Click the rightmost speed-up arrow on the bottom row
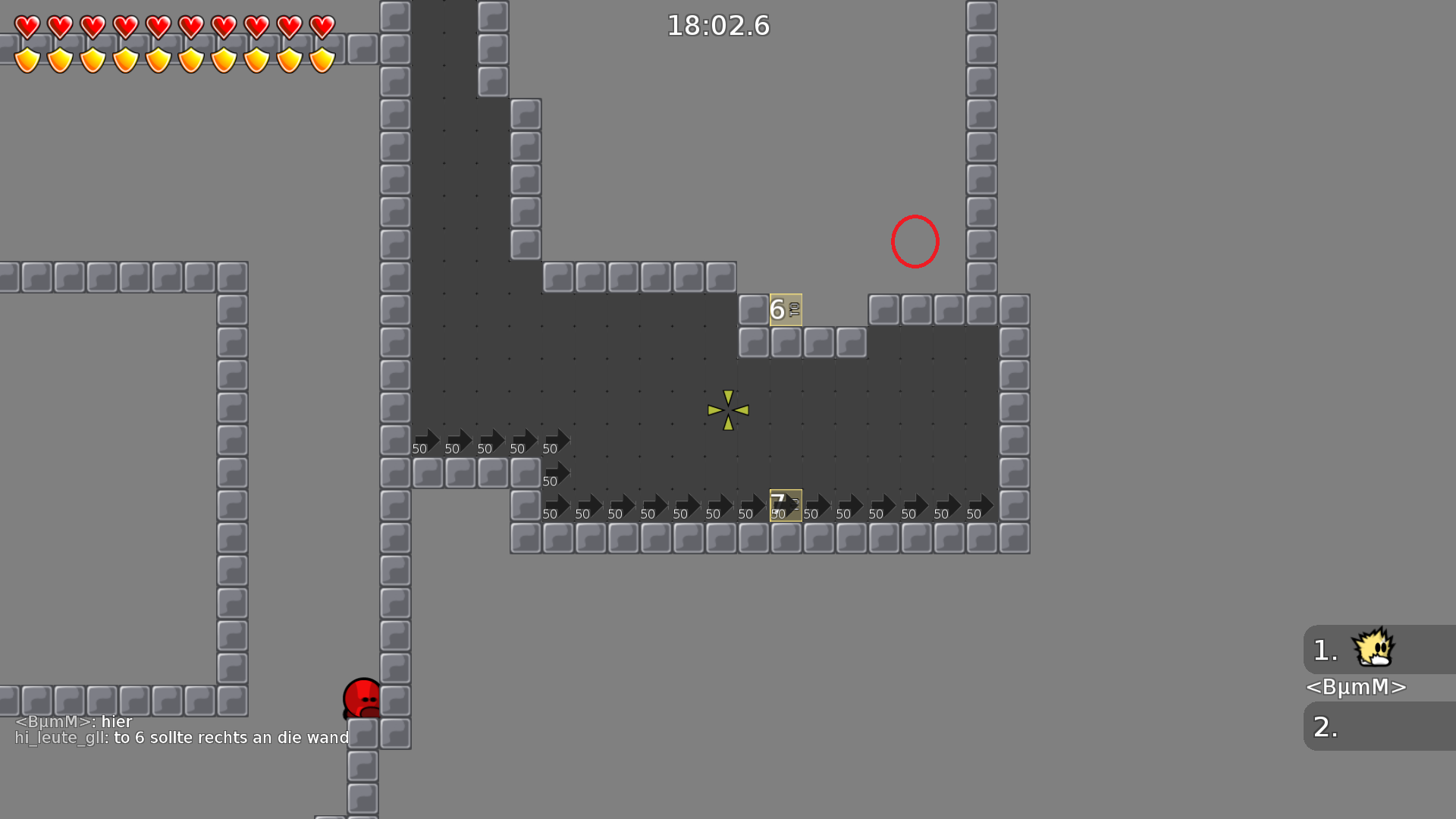This screenshot has height=819, width=1456. pos(978,504)
